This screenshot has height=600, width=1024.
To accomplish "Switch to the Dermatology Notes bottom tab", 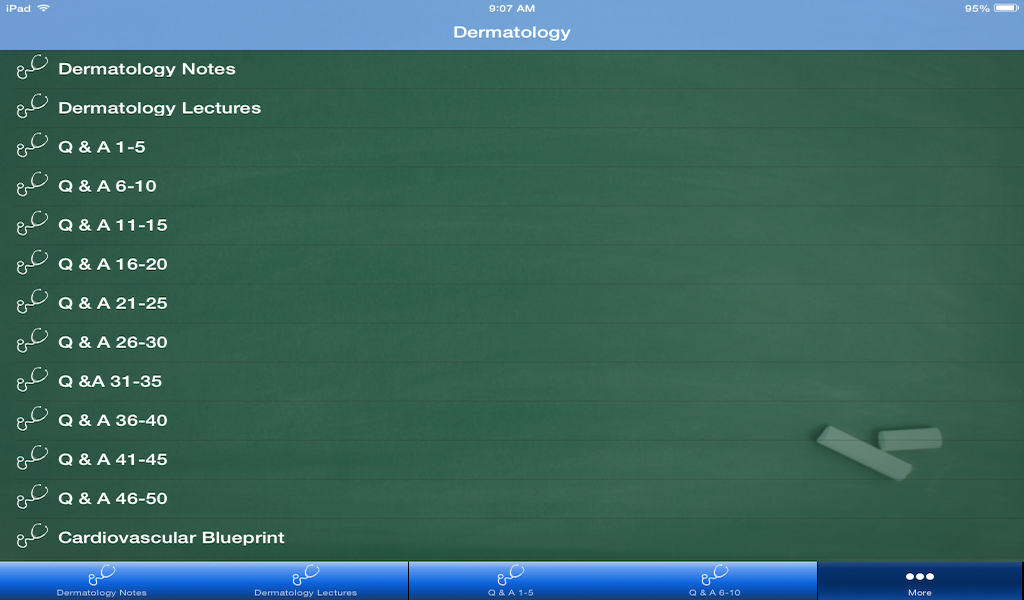I will (102, 581).
